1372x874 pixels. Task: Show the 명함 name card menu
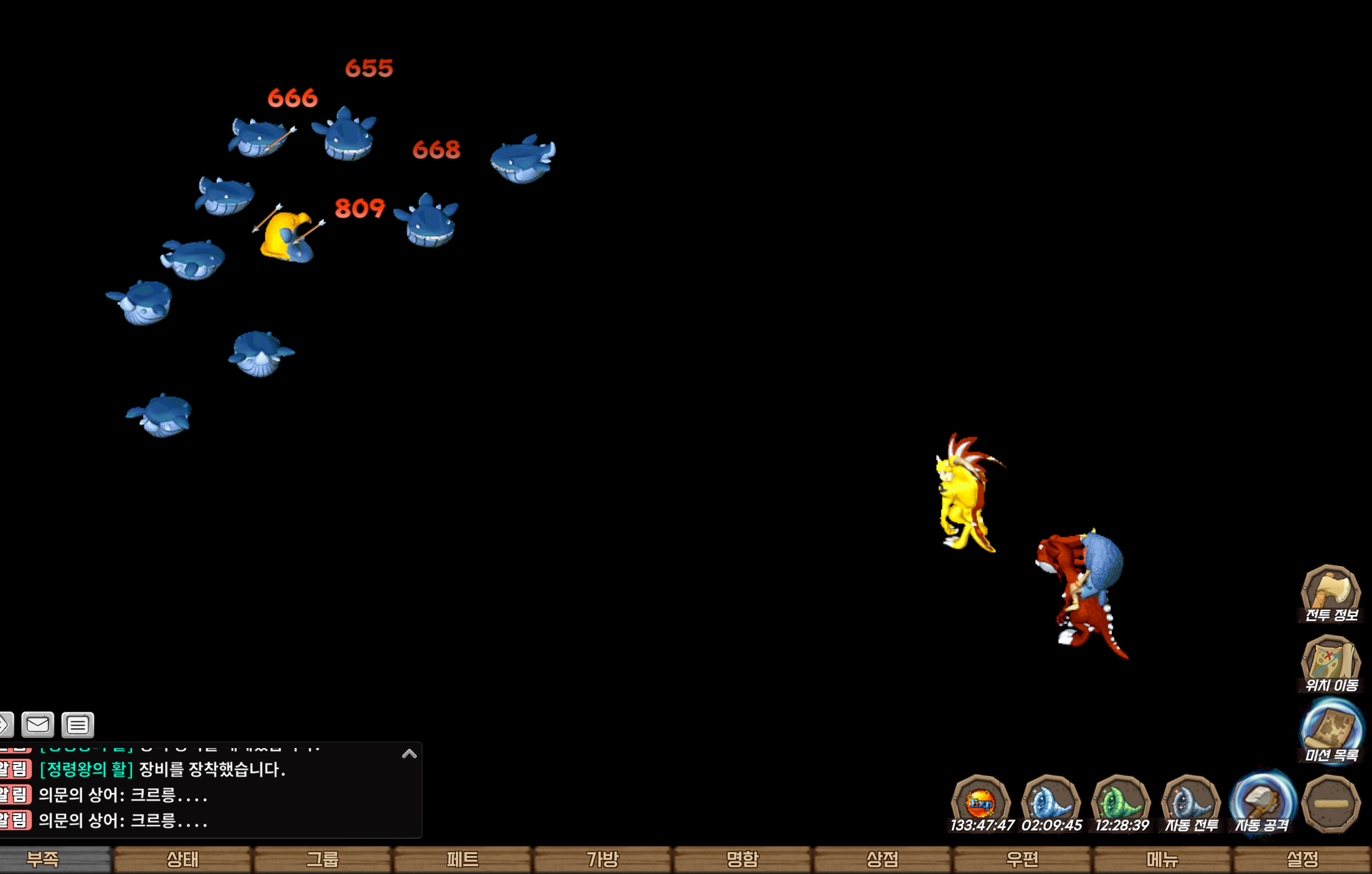743,859
